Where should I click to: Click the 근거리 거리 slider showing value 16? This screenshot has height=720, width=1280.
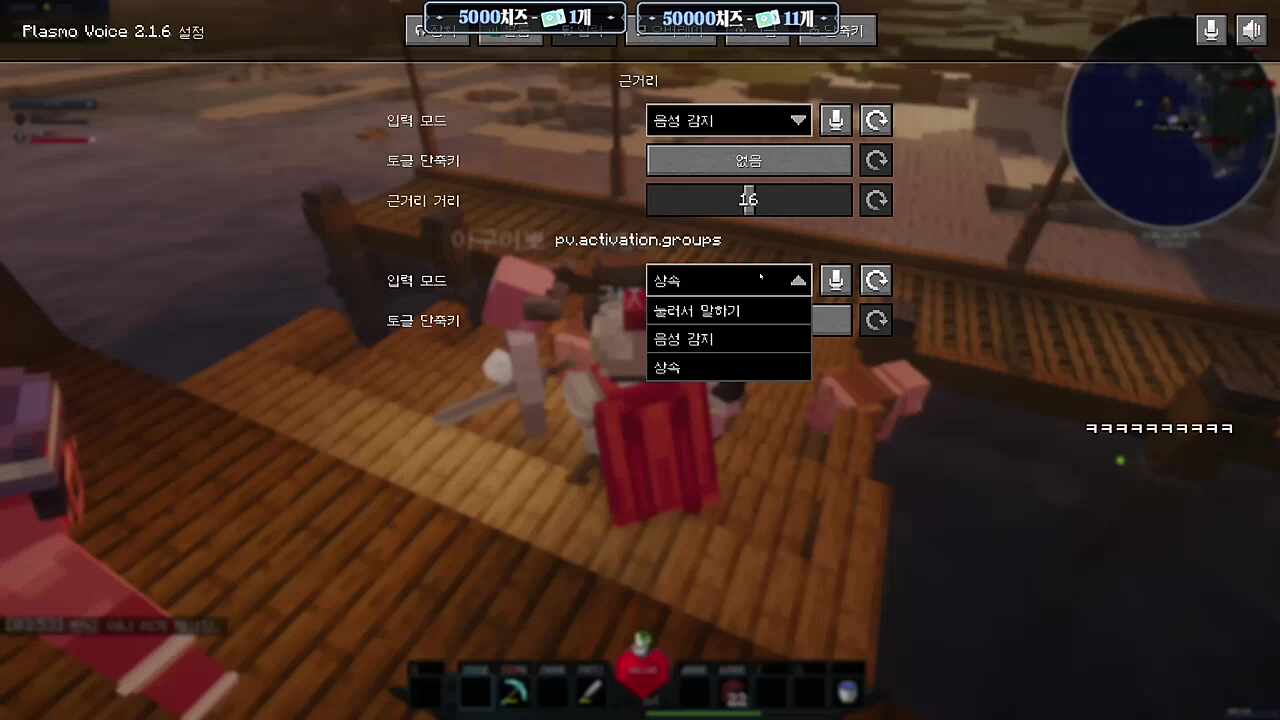pyautogui.click(x=749, y=200)
